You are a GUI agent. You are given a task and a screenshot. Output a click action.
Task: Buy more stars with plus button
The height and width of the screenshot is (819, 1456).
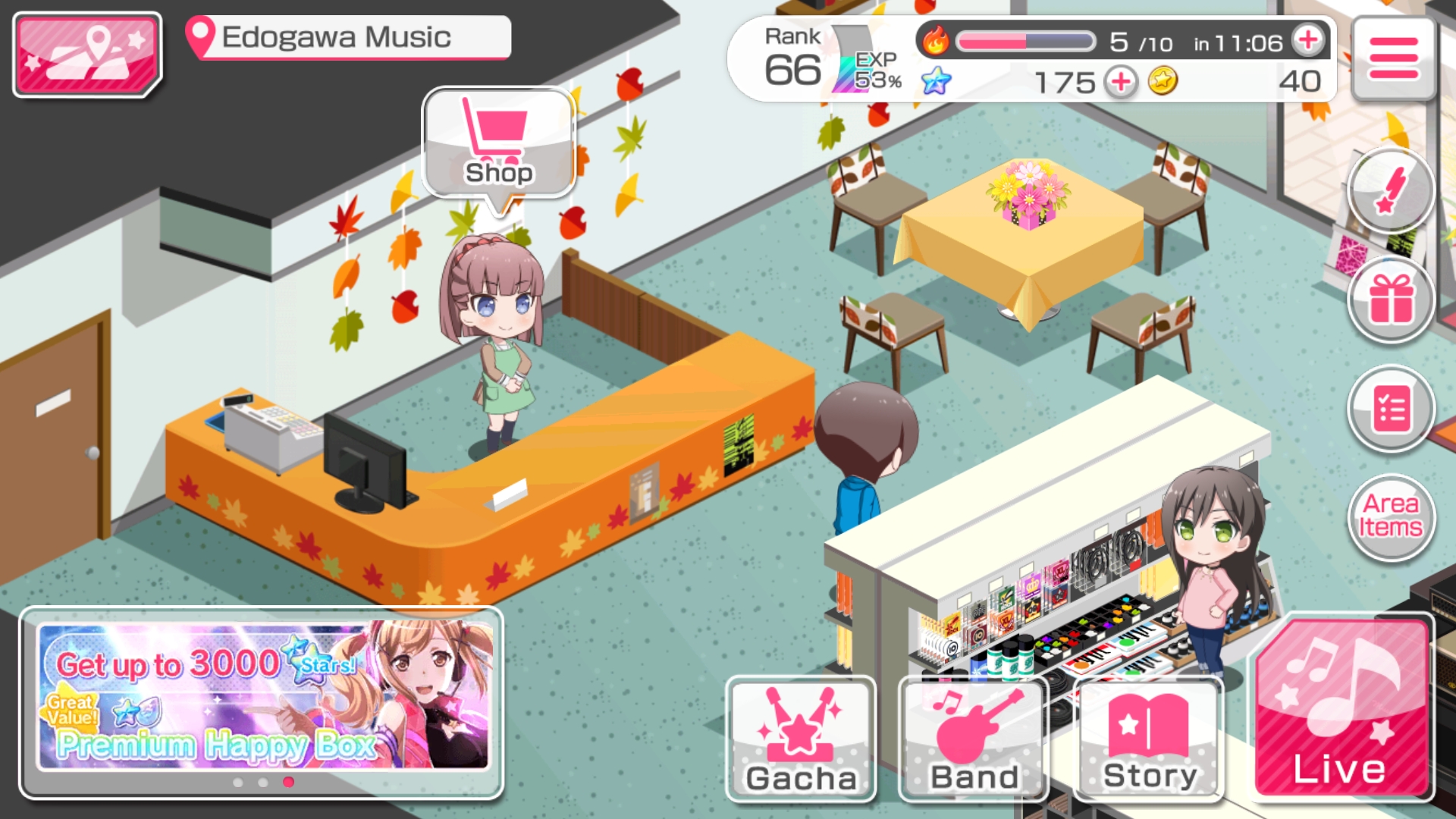point(1120,81)
